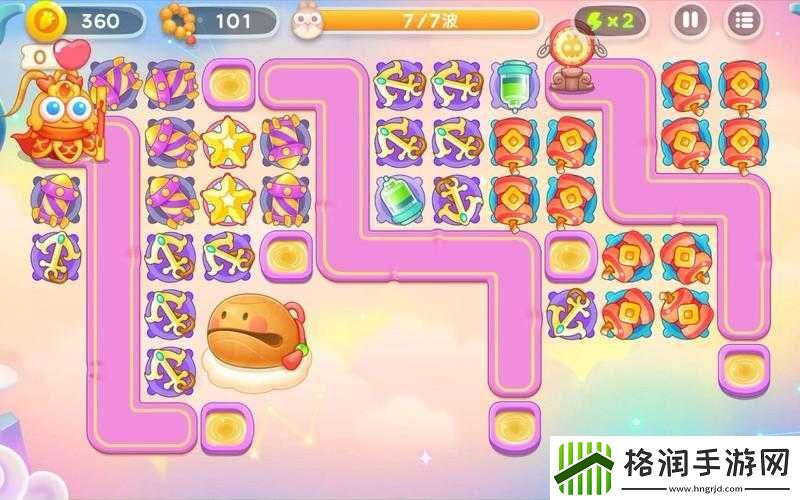Screen dimensions: 800x500
Task: Open the list menu button
Action: pos(743,19)
